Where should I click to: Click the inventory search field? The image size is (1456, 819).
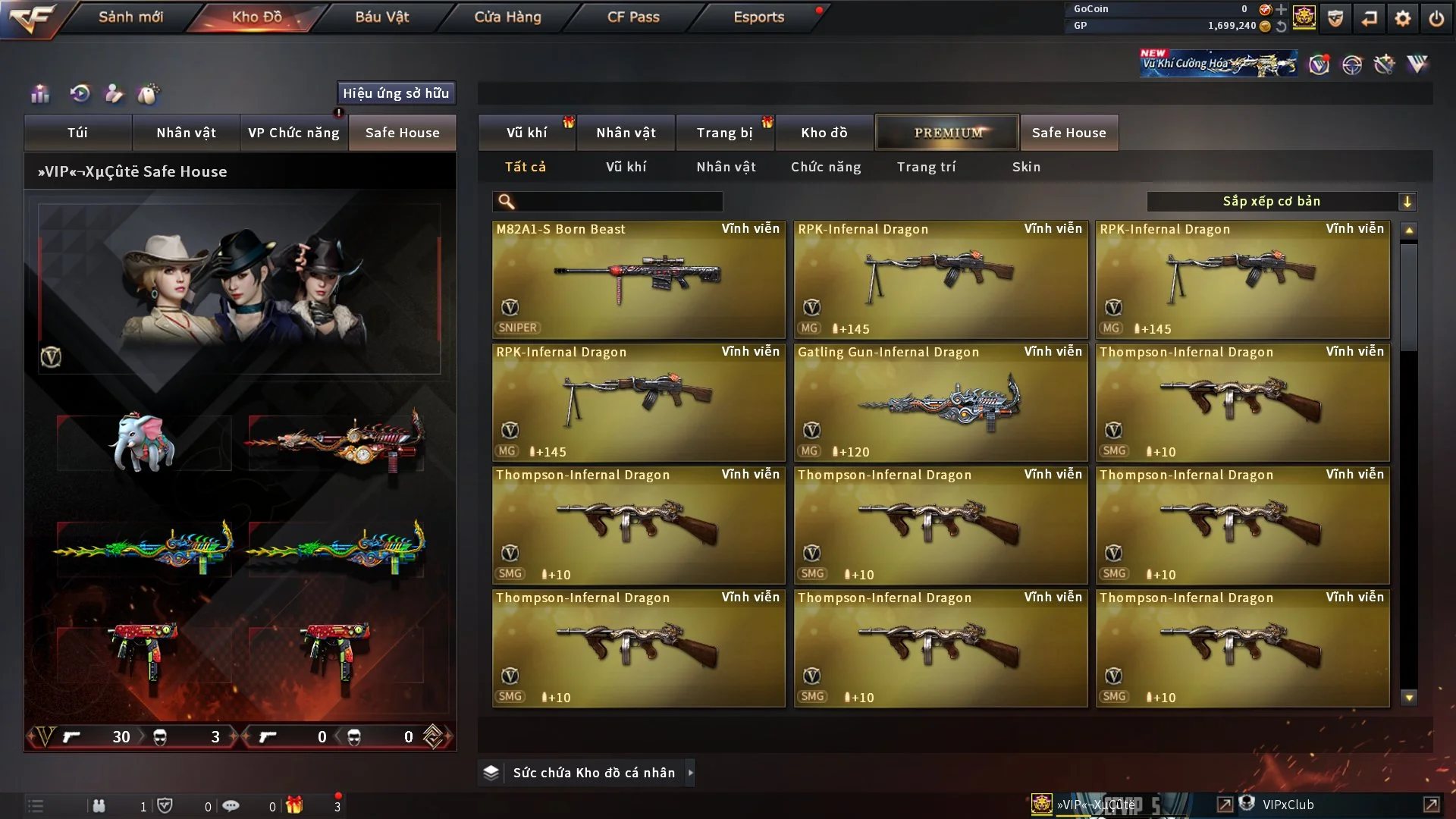(618, 202)
